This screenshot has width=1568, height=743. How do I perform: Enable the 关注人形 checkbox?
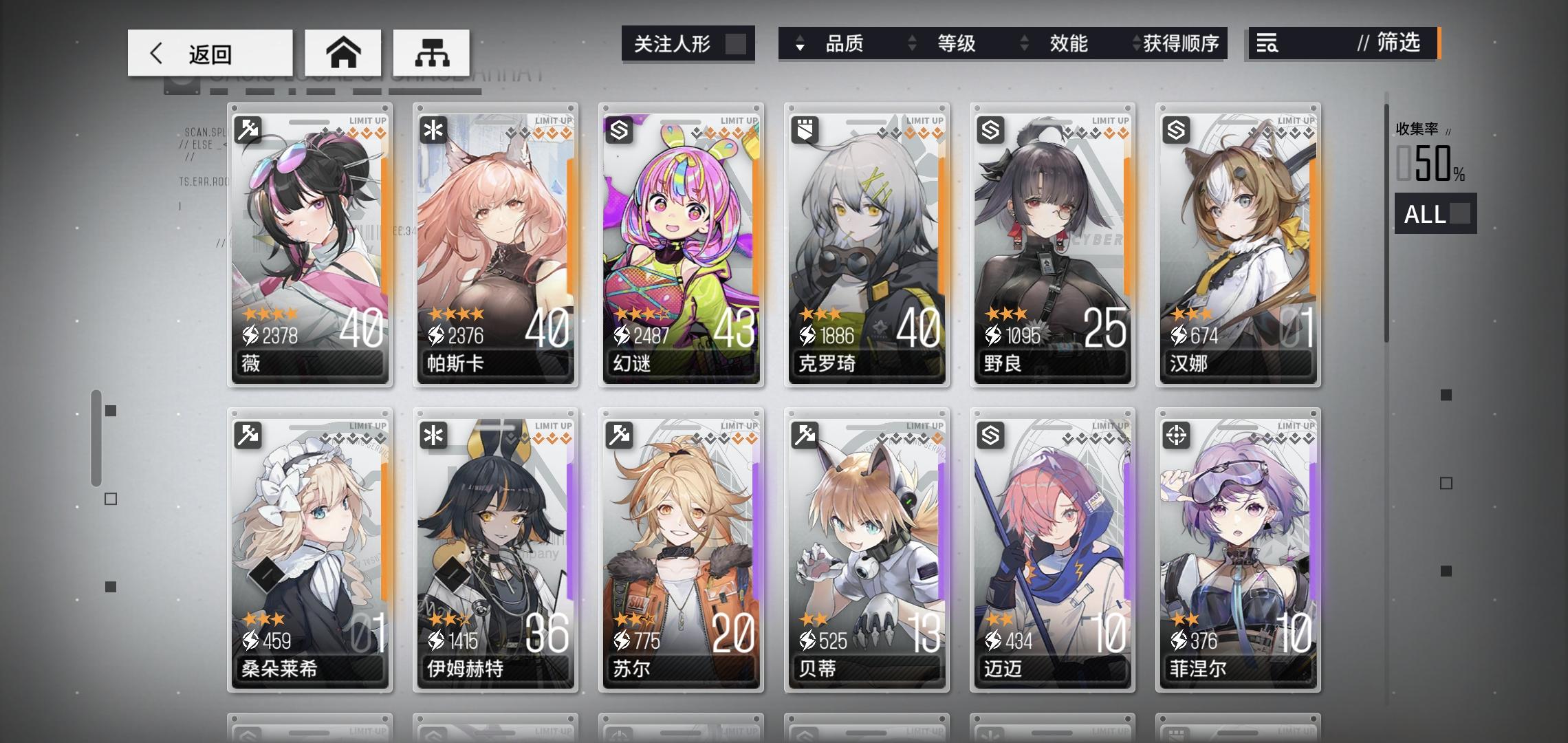click(737, 43)
